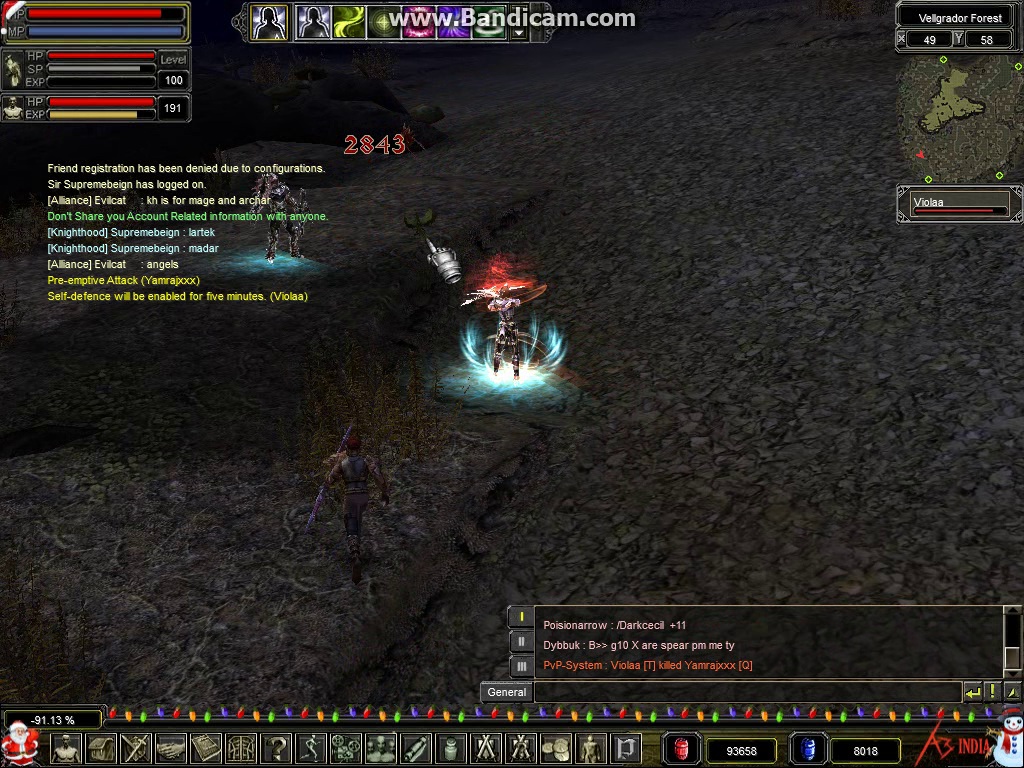Viewport: 1024px width, 768px height.
Task: Use the red HP potion slot
Action: (682, 749)
